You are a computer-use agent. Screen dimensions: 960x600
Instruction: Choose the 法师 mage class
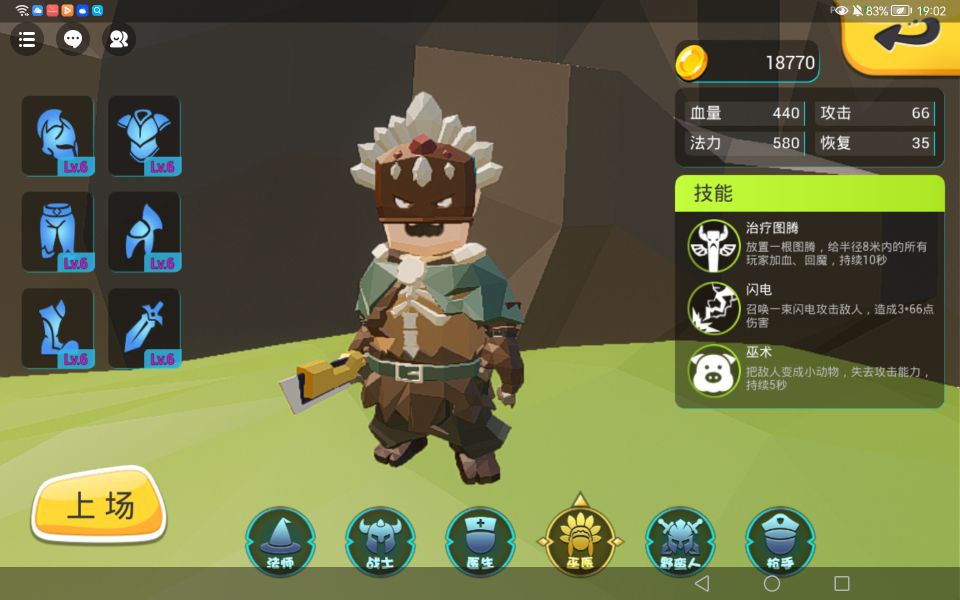tap(281, 541)
